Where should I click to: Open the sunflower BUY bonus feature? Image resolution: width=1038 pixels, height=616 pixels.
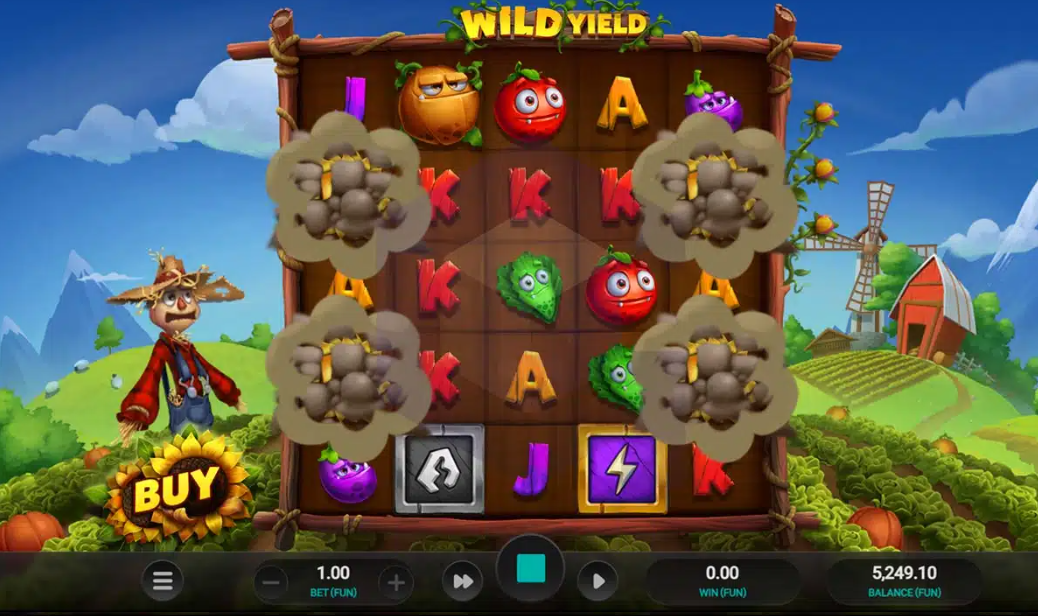click(x=176, y=489)
